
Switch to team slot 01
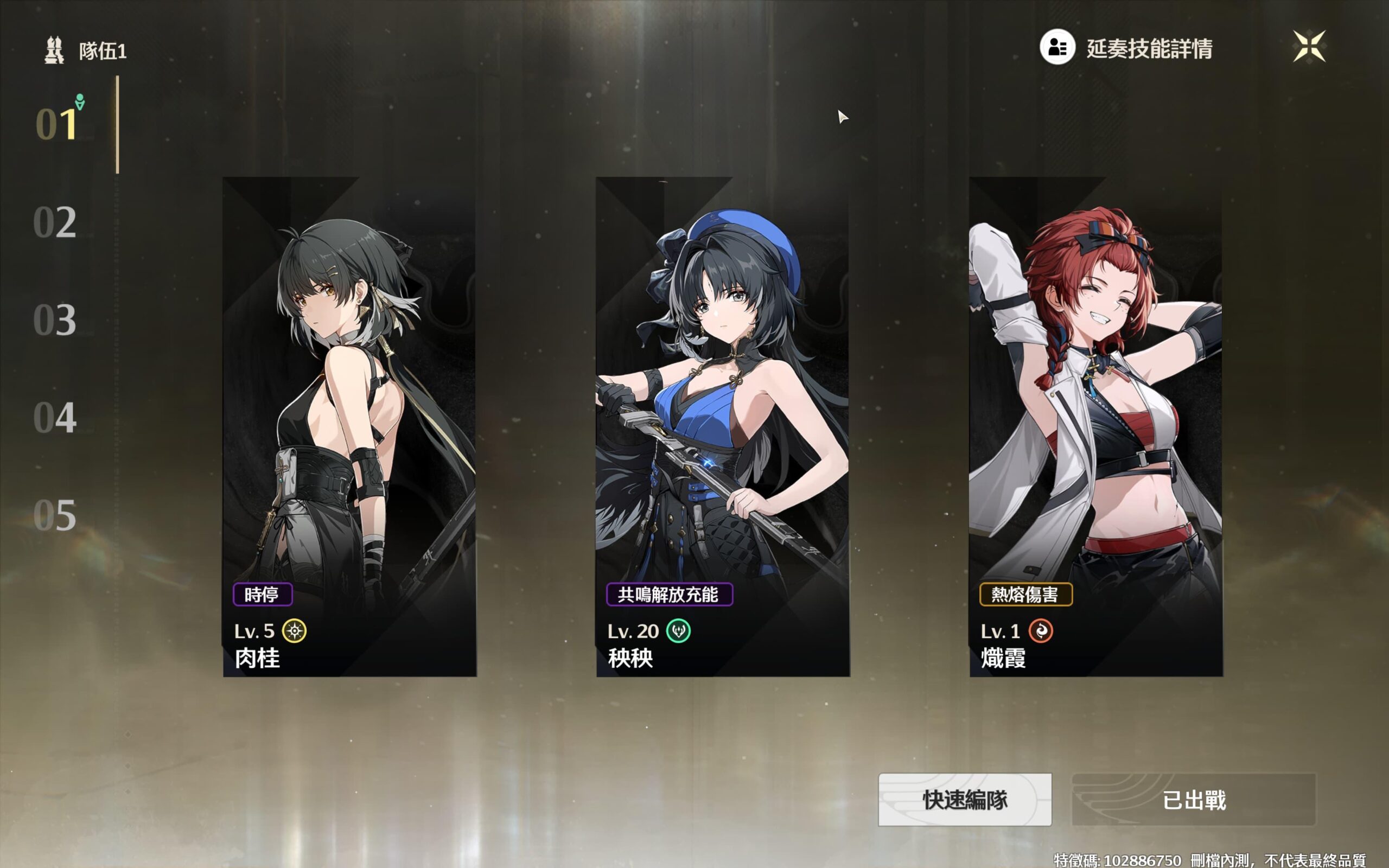coord(56,124)
